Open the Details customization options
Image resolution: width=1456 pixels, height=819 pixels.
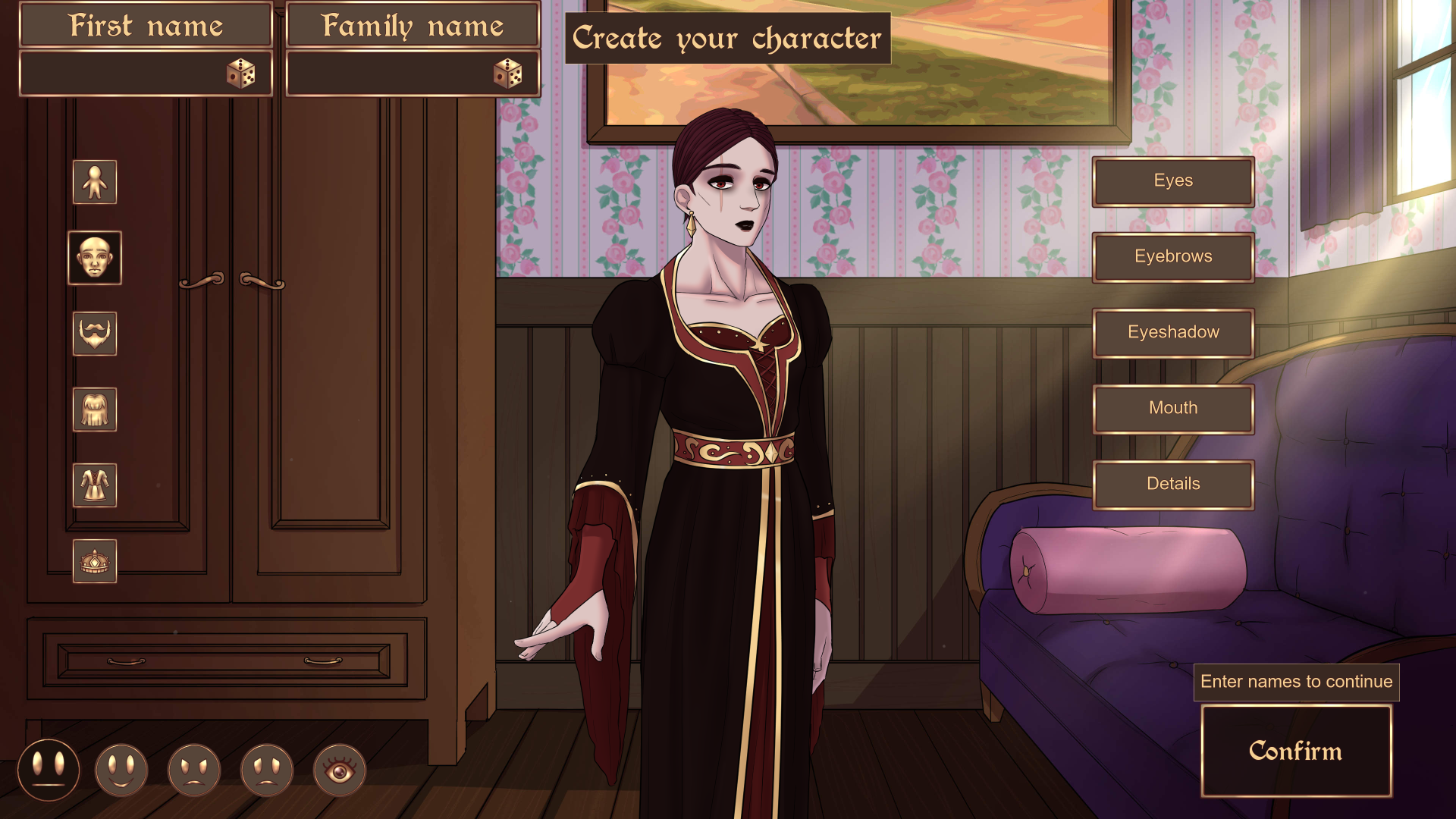[1172, 483]
